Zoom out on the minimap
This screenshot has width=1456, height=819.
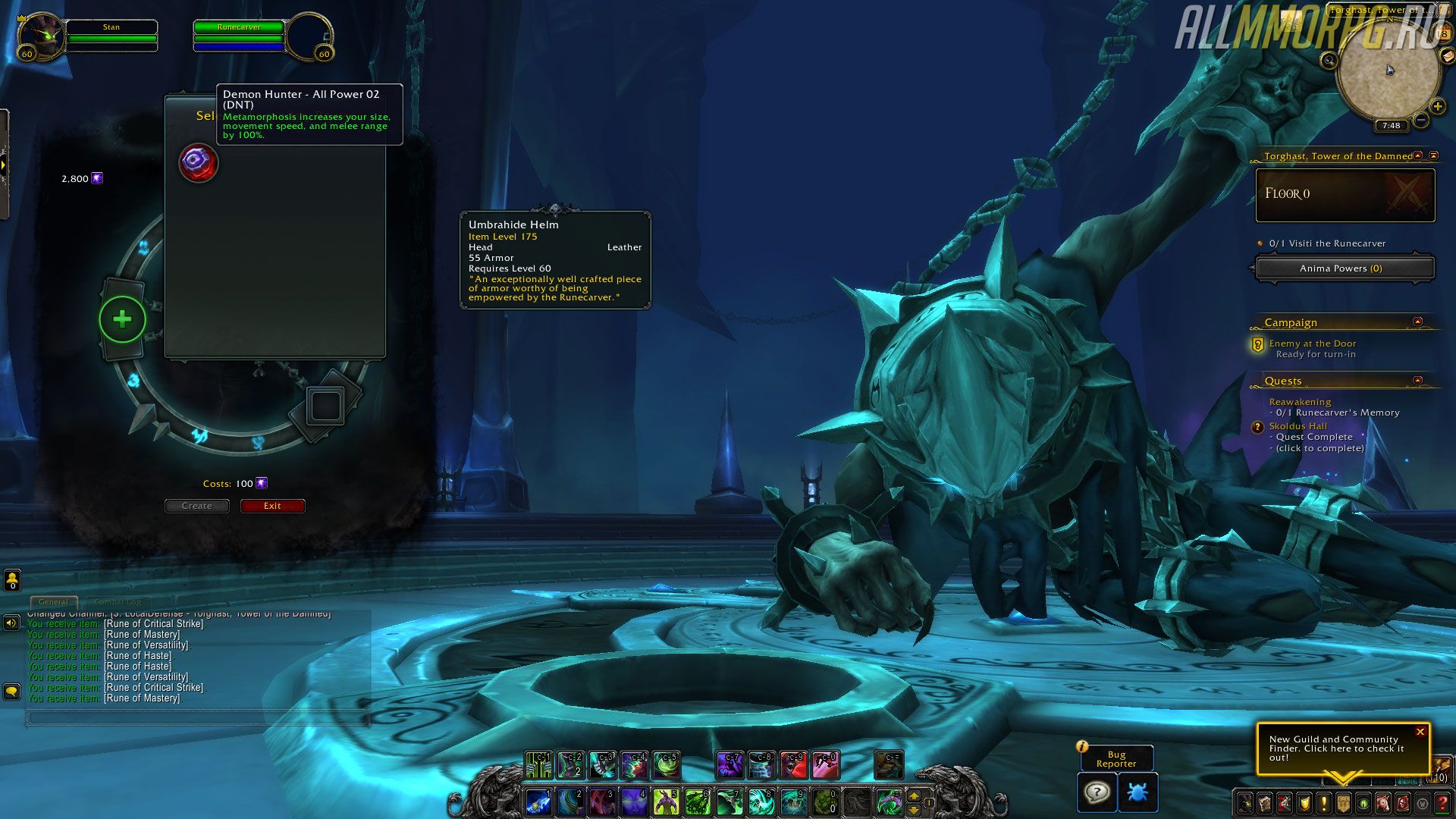(1421, 120)
